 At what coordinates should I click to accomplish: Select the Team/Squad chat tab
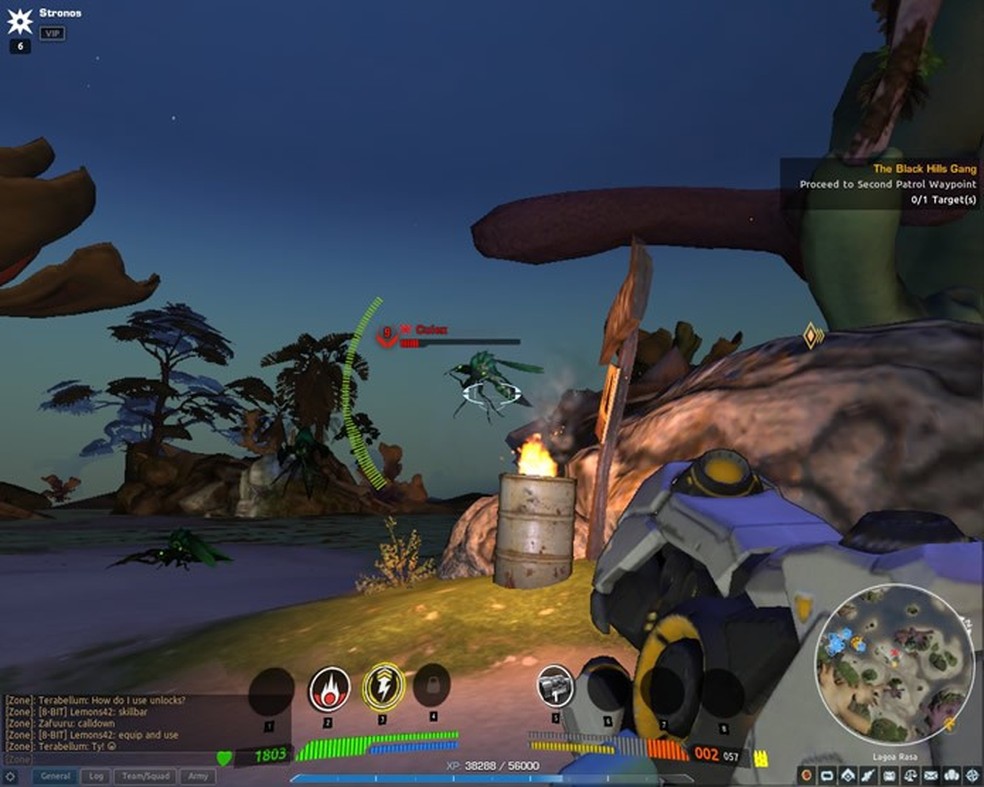tap(145, 776)
